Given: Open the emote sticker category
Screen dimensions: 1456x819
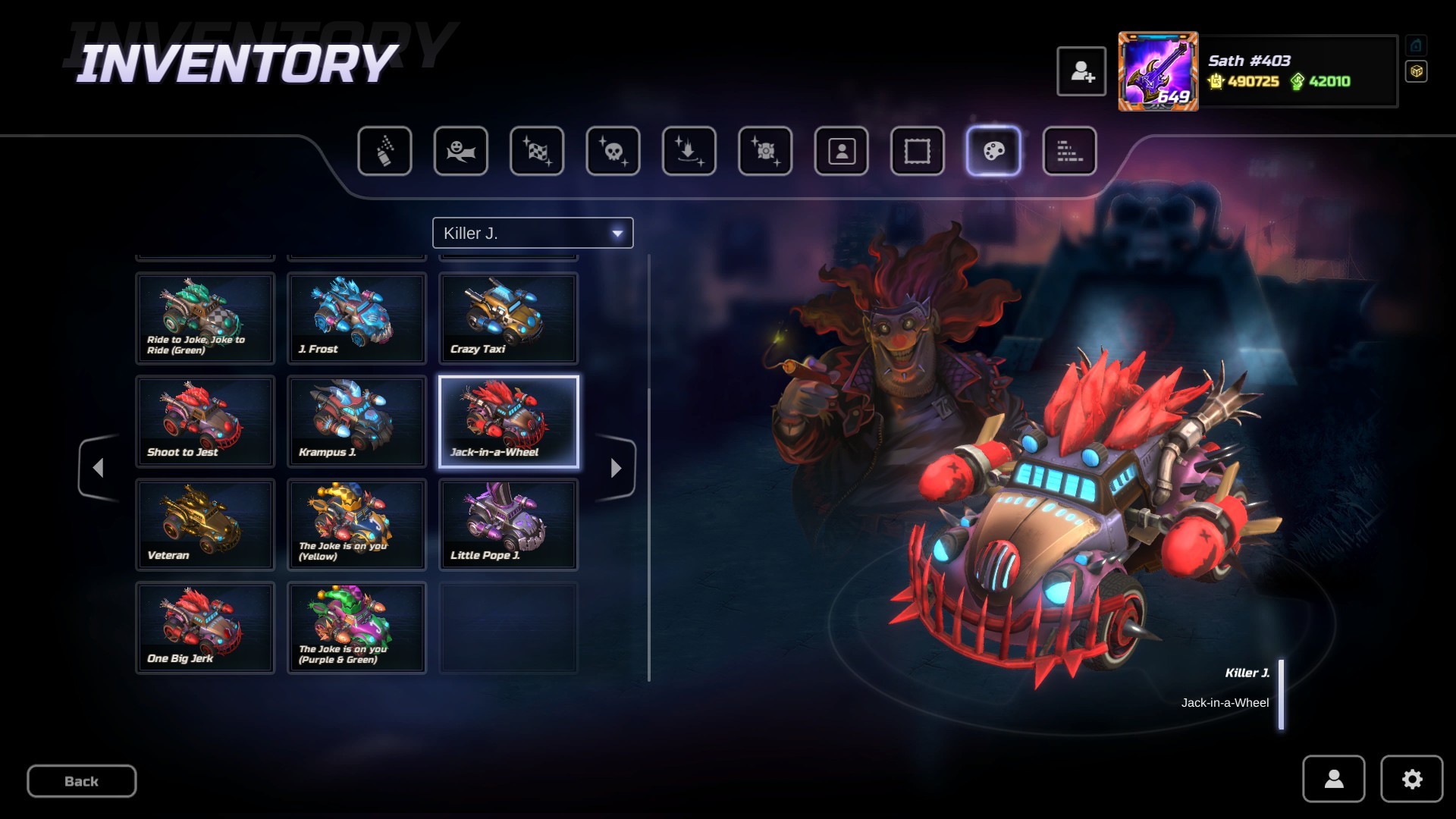Looking at the screenshot, I should (x=461, y=151).
